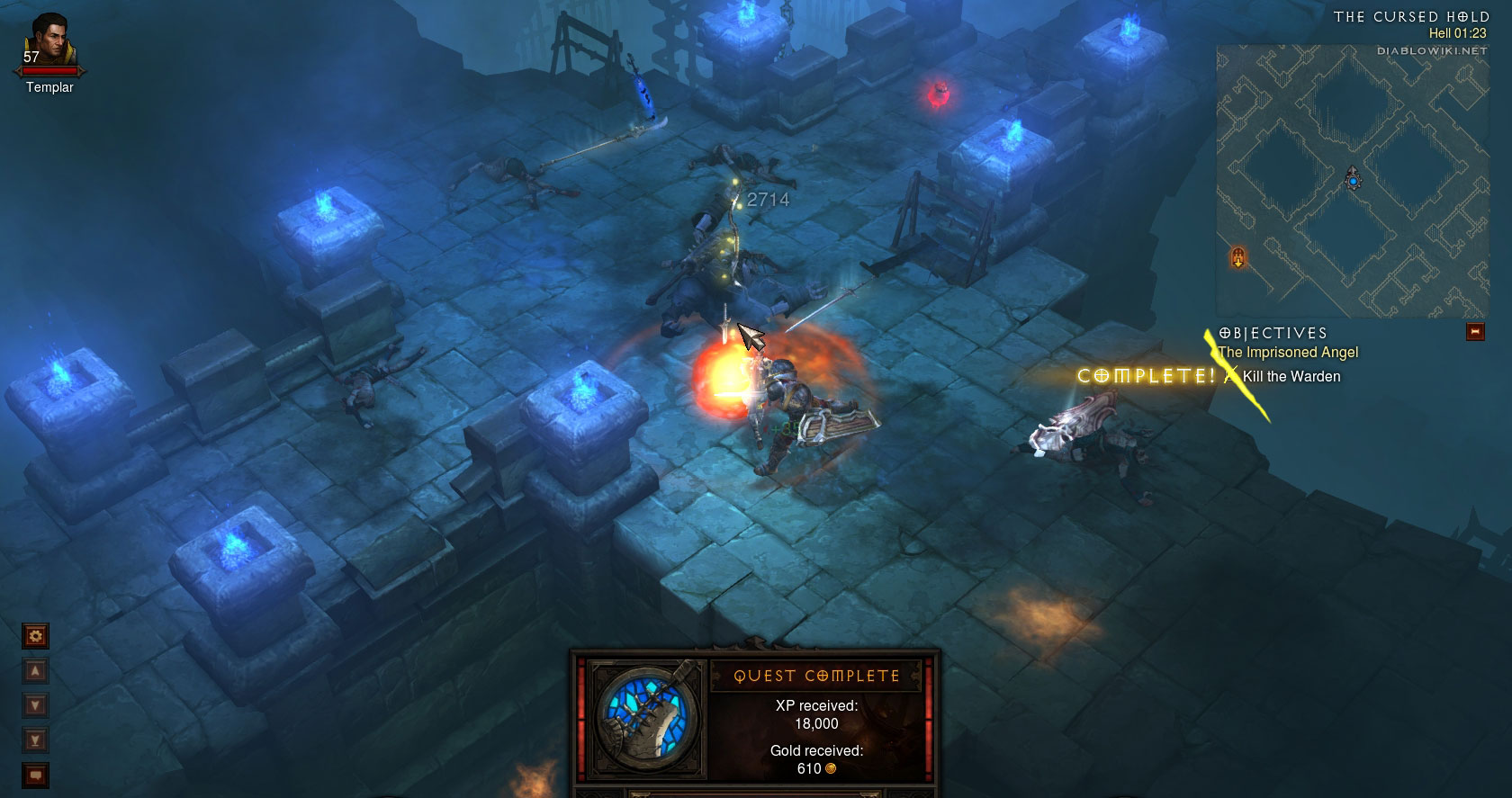
Task: Click the orange exit marker on minimap
Action: pyautogui.click(x=1238, y=258)
